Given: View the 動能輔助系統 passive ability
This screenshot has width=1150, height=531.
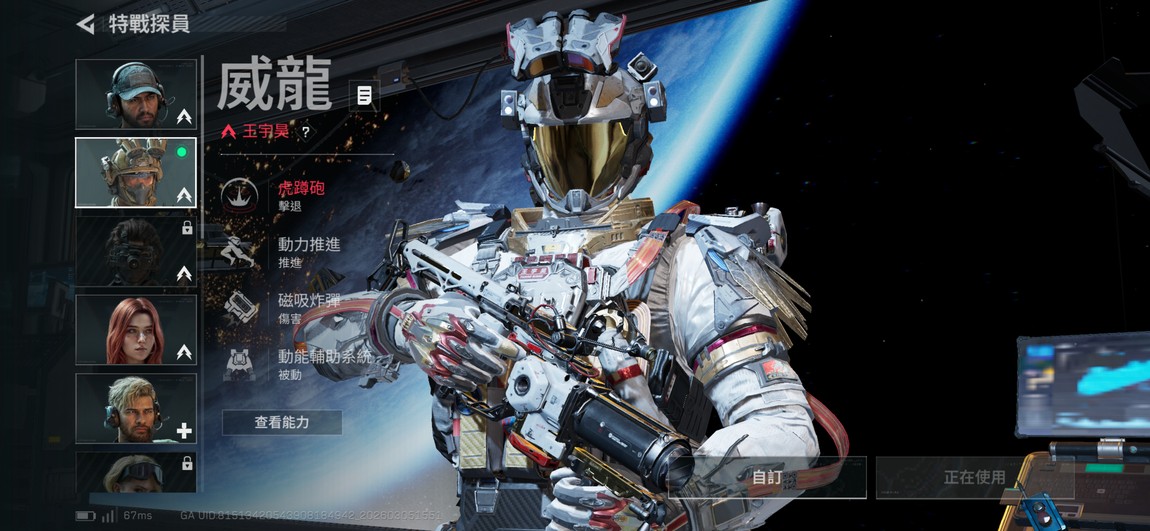Looking at the screenshot, I should coord(323,363).
